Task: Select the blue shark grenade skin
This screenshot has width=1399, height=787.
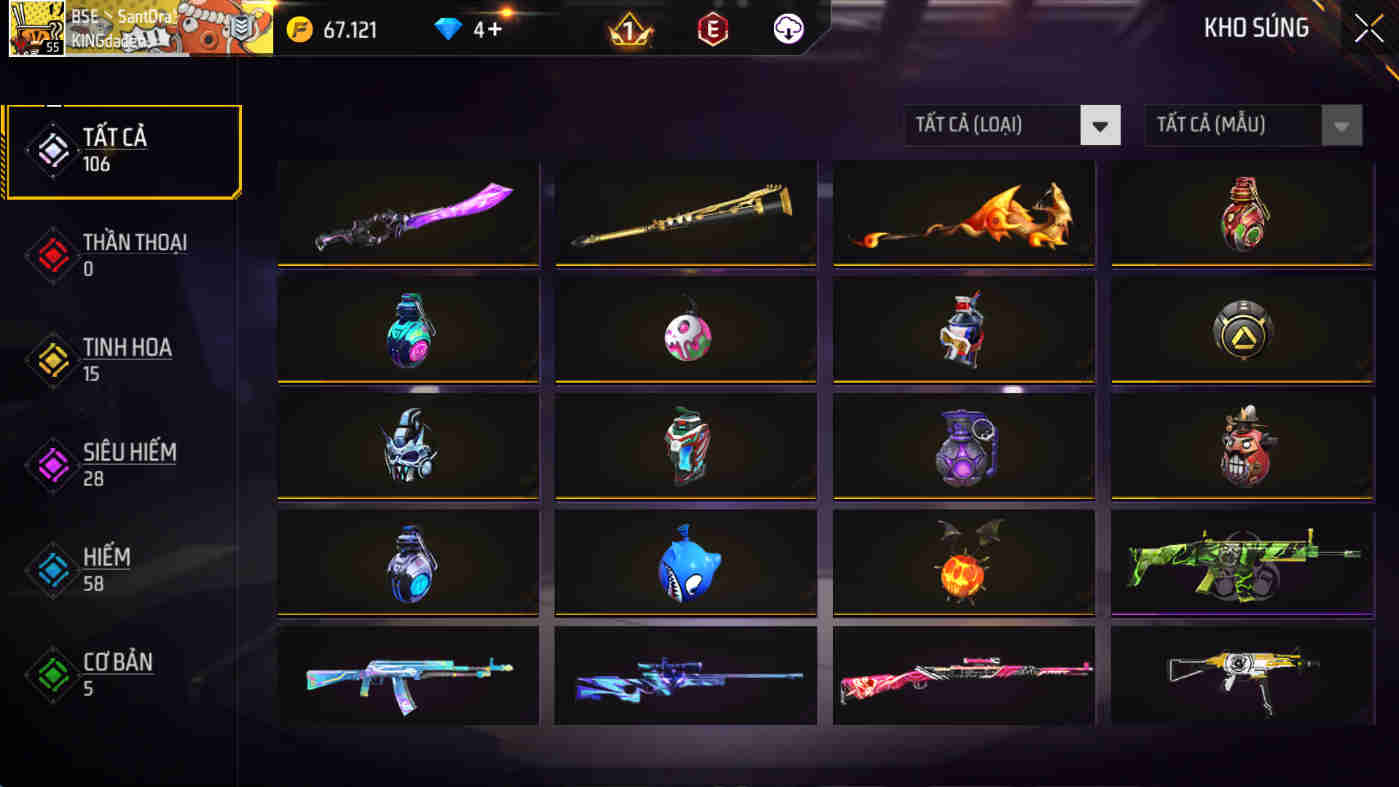Action: [x=685, y=562]
